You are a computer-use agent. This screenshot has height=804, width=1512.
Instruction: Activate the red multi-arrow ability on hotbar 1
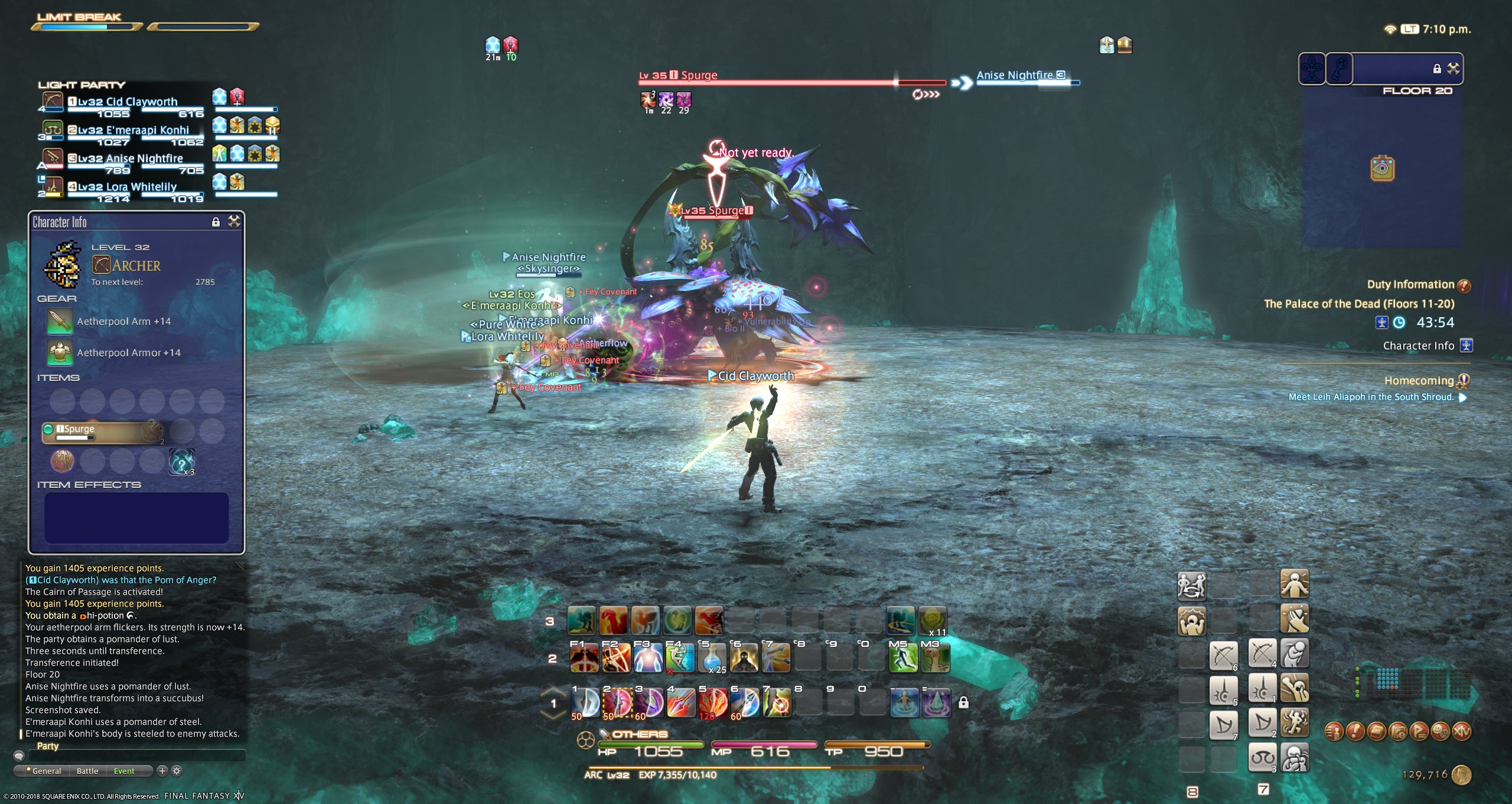click(x=712, y=703)
